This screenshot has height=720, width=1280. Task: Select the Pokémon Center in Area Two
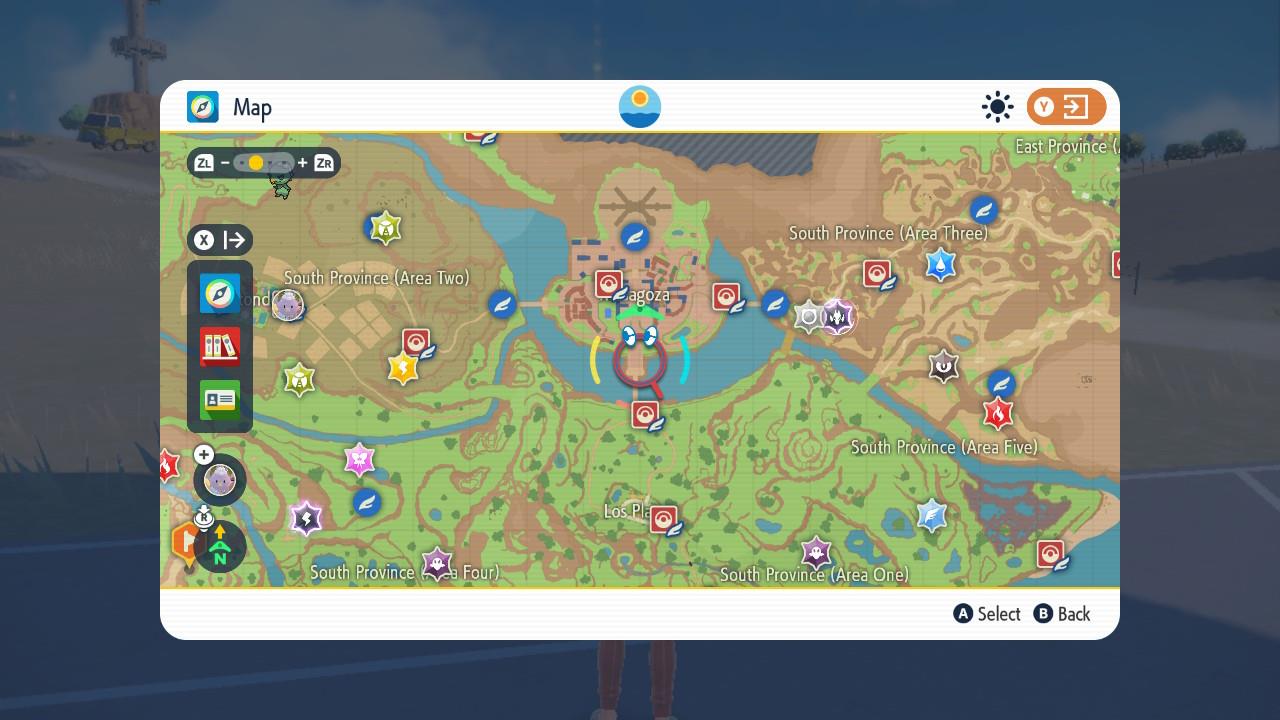click(416, 343)
